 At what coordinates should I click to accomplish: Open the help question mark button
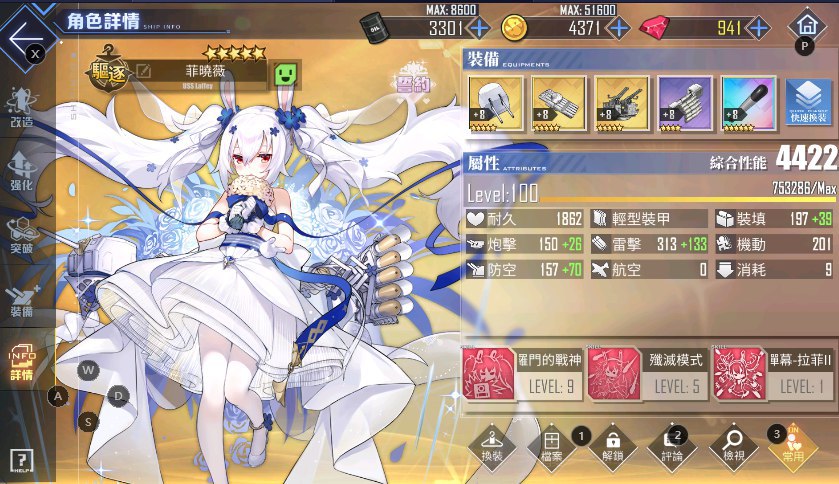pyautogui.click(x=22, y=461)
